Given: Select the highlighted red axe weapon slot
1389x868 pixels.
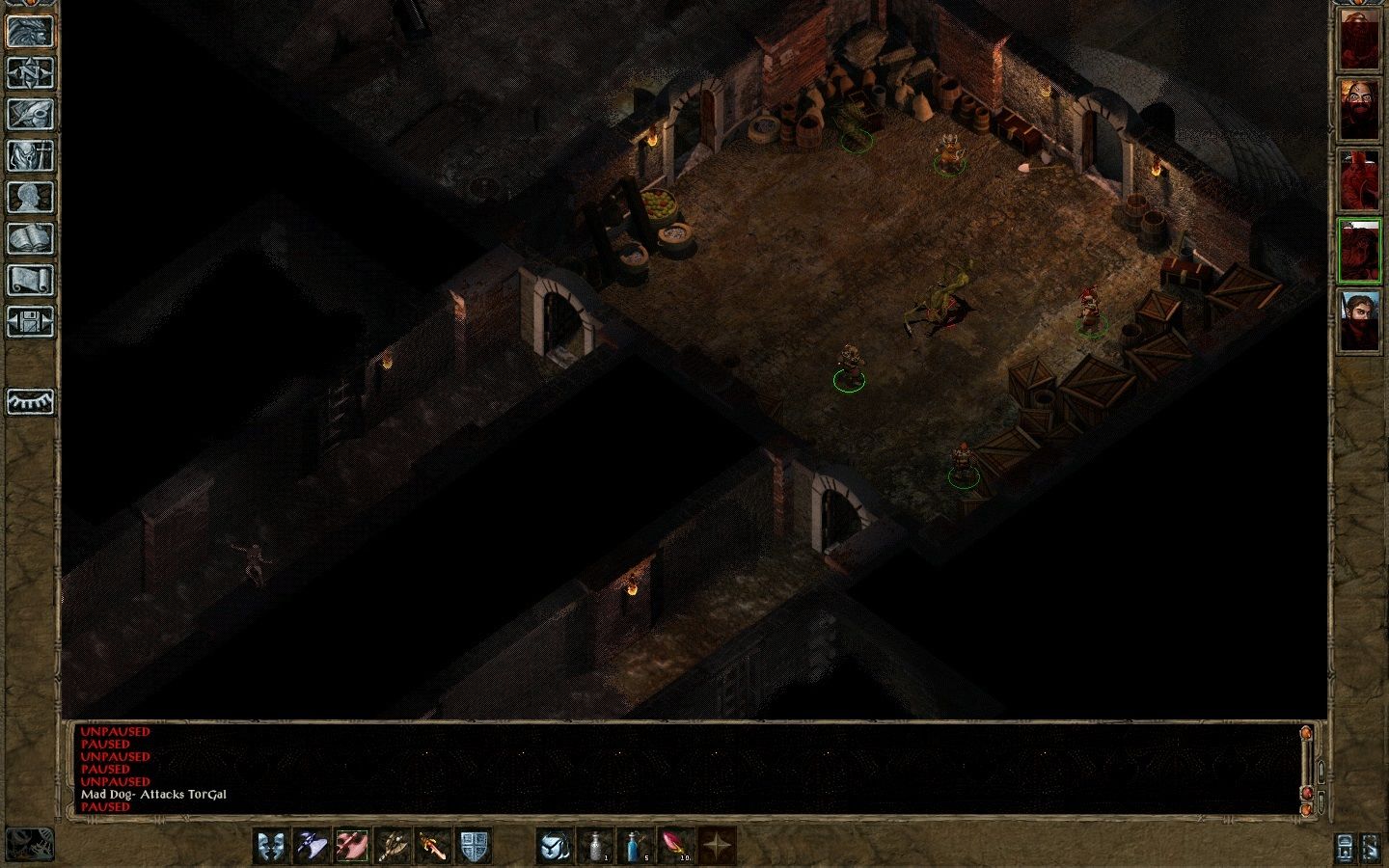Looking at the screenshot, I should point(352,846).
